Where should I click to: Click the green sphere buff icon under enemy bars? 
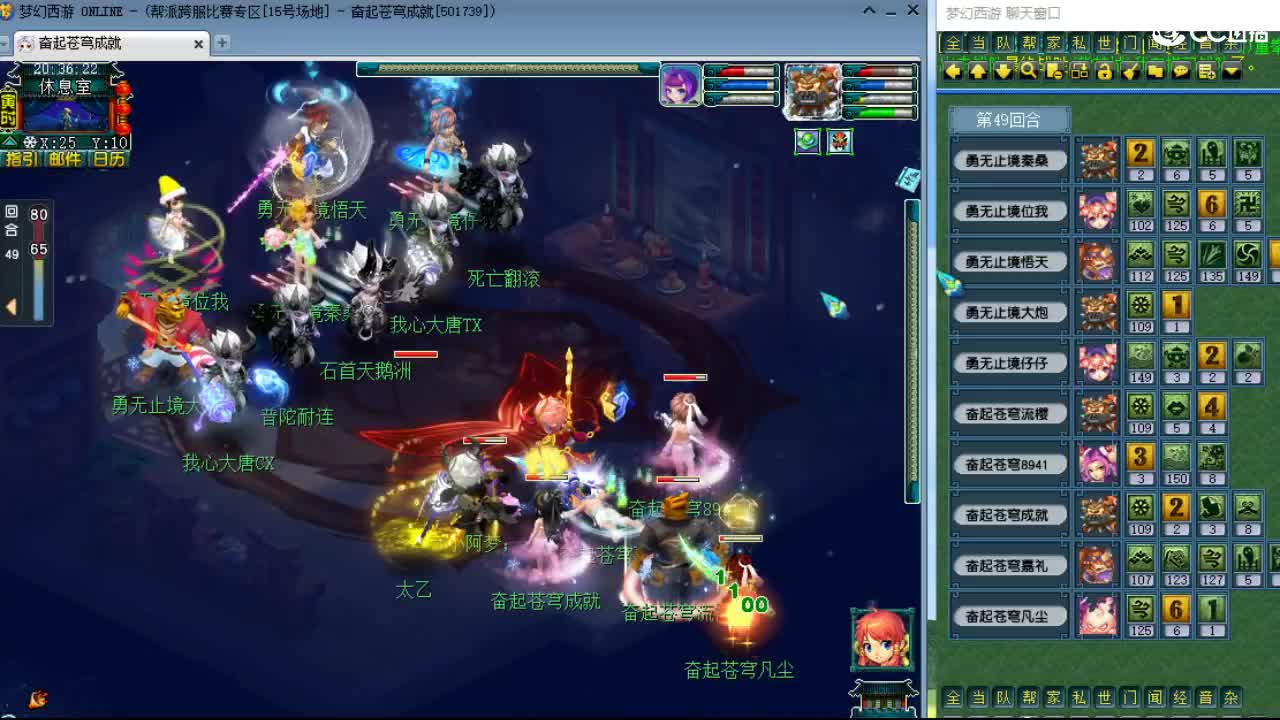point(806,142)
